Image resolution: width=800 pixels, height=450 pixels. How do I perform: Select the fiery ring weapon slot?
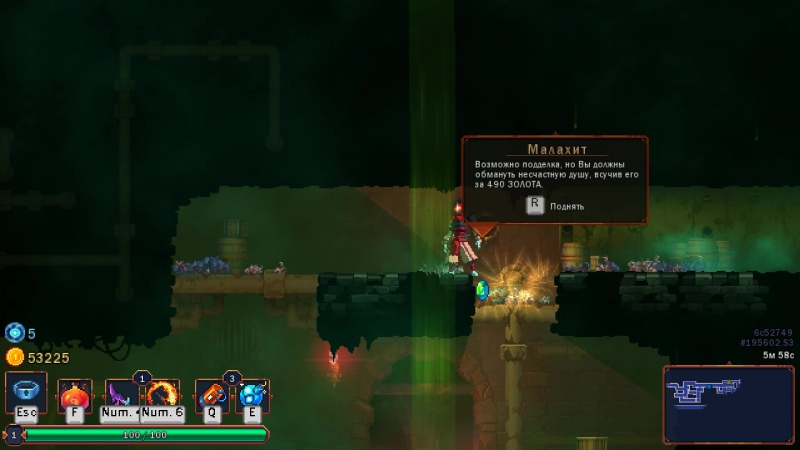[162, 396]
